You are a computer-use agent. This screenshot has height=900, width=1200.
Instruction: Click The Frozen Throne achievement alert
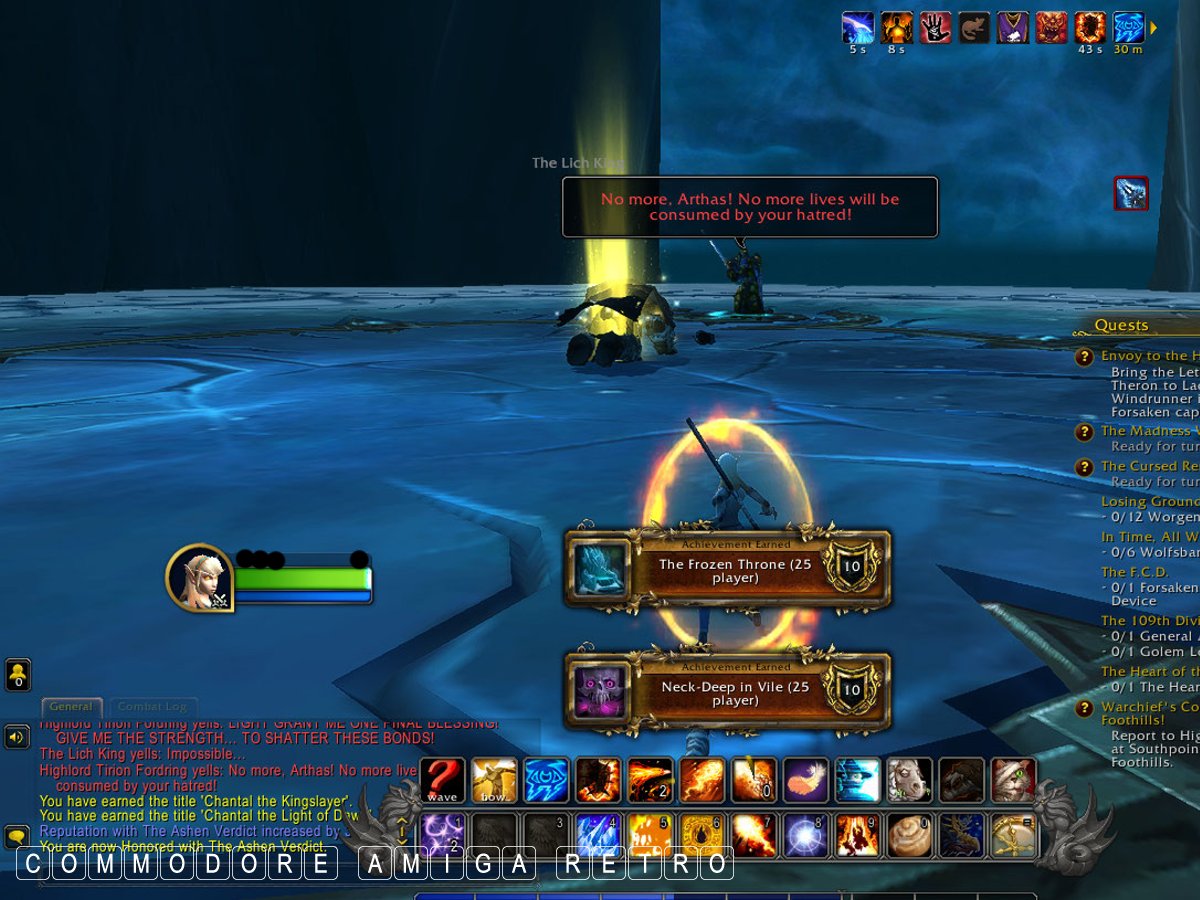point(727,569)
